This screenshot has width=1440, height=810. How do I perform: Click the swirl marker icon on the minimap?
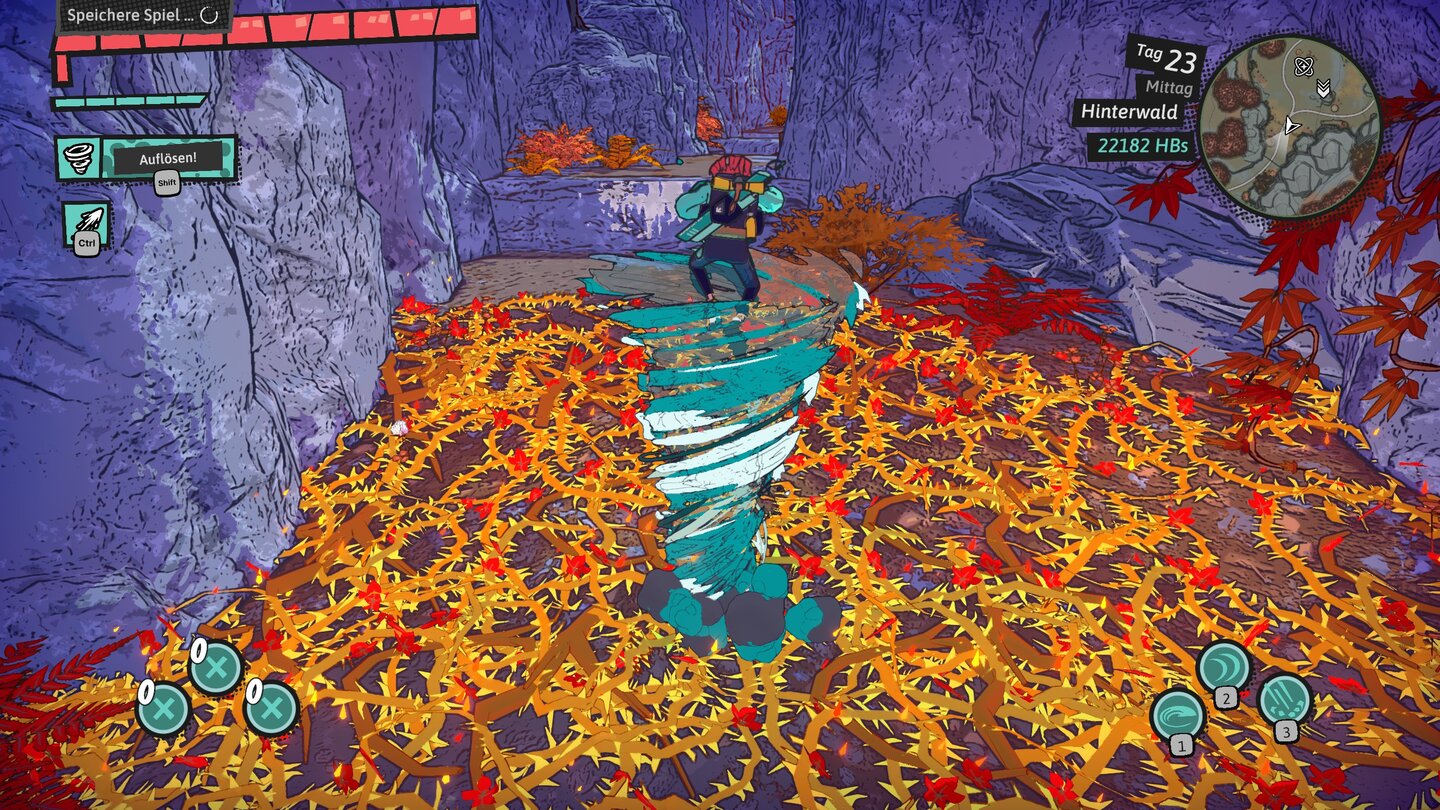point(1304,66)
